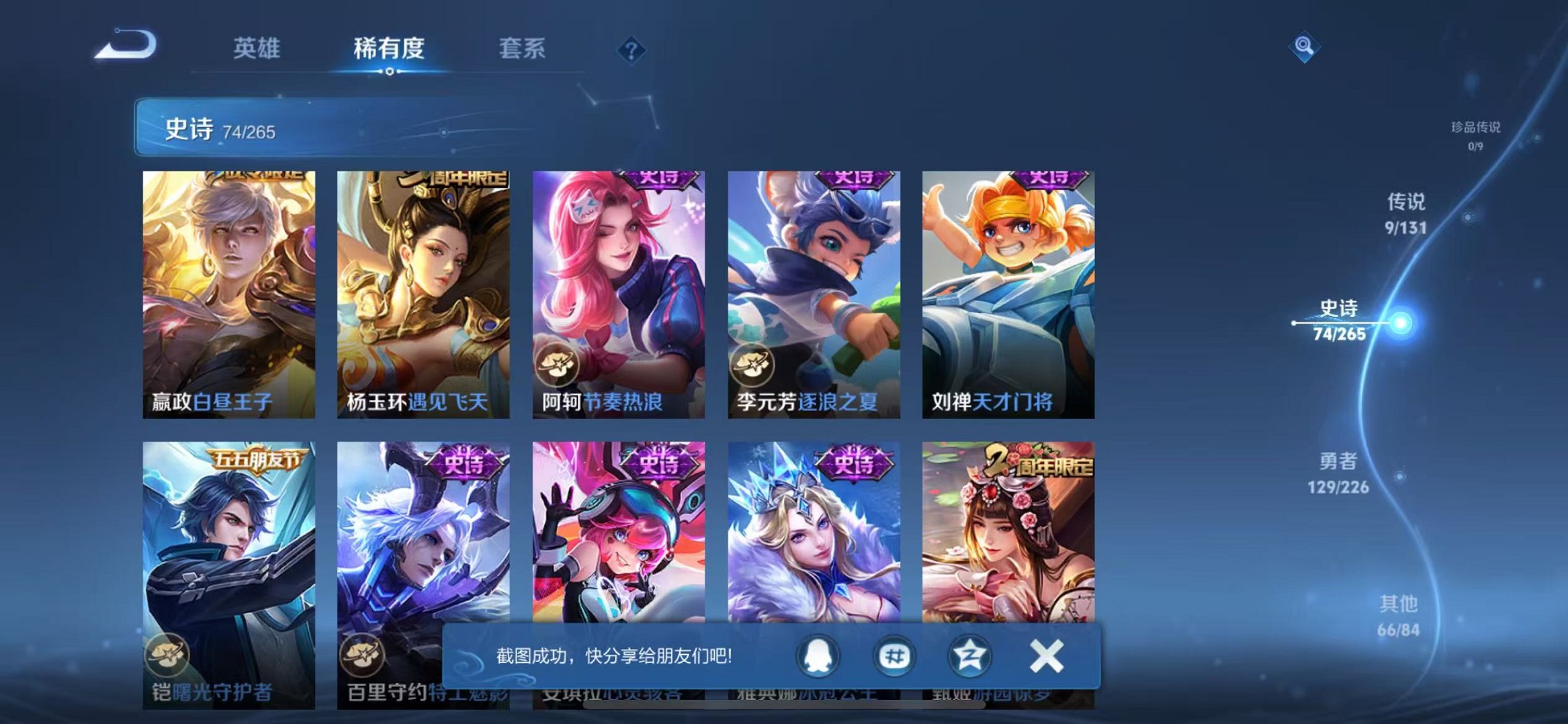
Task: Click the lotus badge on 铠曙光守护者 skin
Action: (x=168, y=655)
